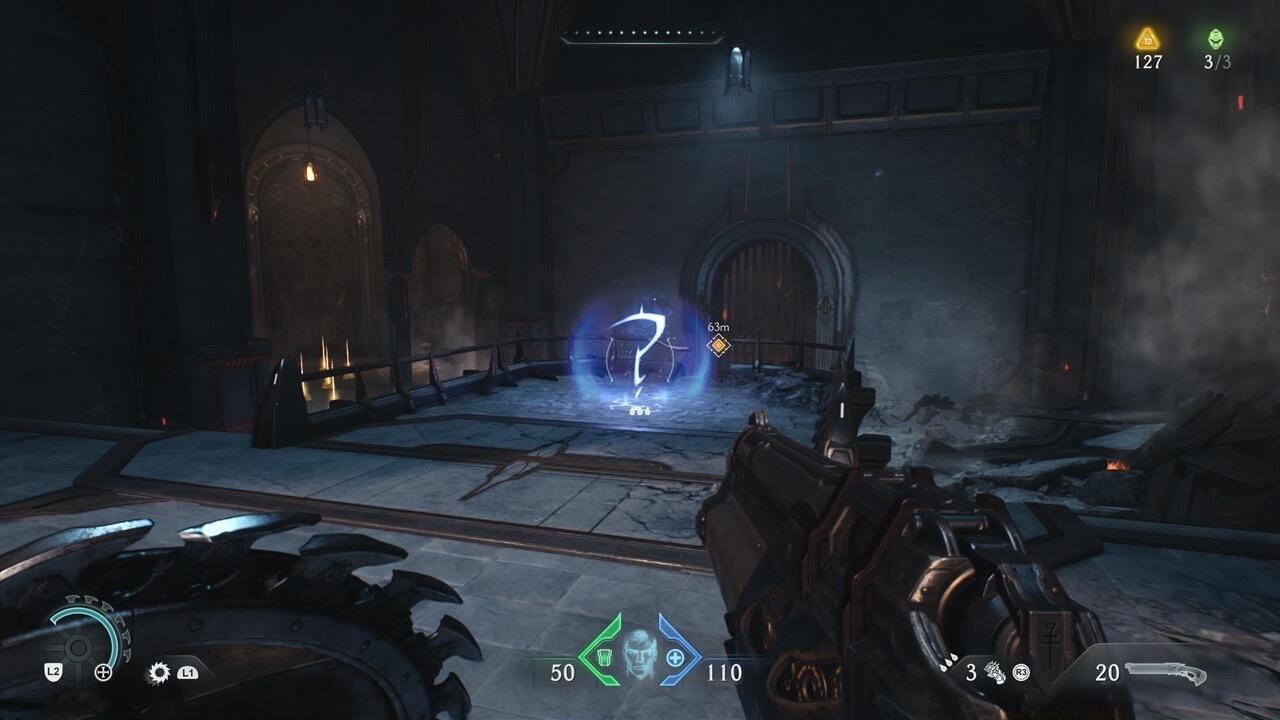Select the Slayer face portrait
Viewport: 1280px width, 720px height.
point(638,655)
